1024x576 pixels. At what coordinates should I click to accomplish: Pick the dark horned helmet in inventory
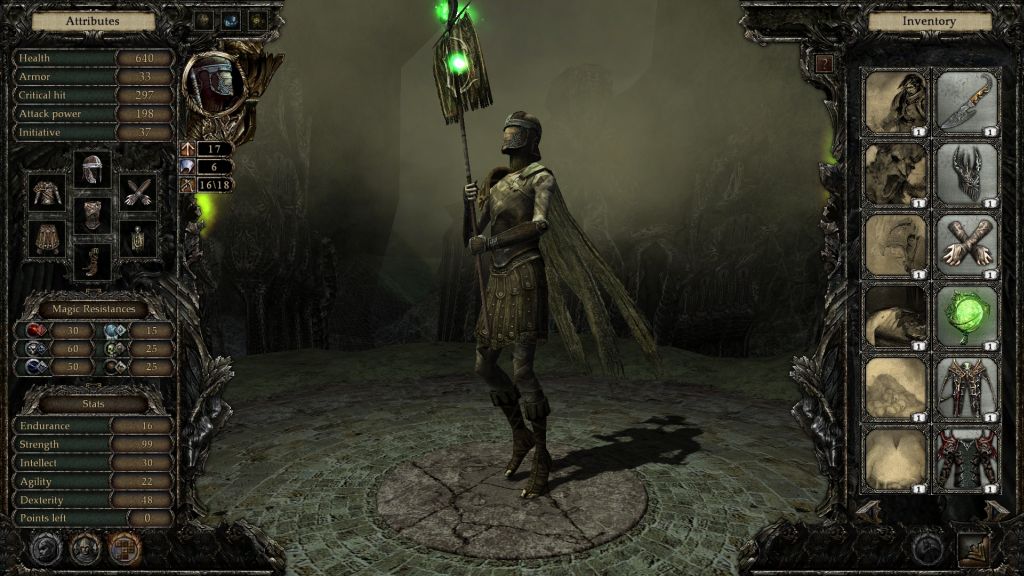point(968,173)
